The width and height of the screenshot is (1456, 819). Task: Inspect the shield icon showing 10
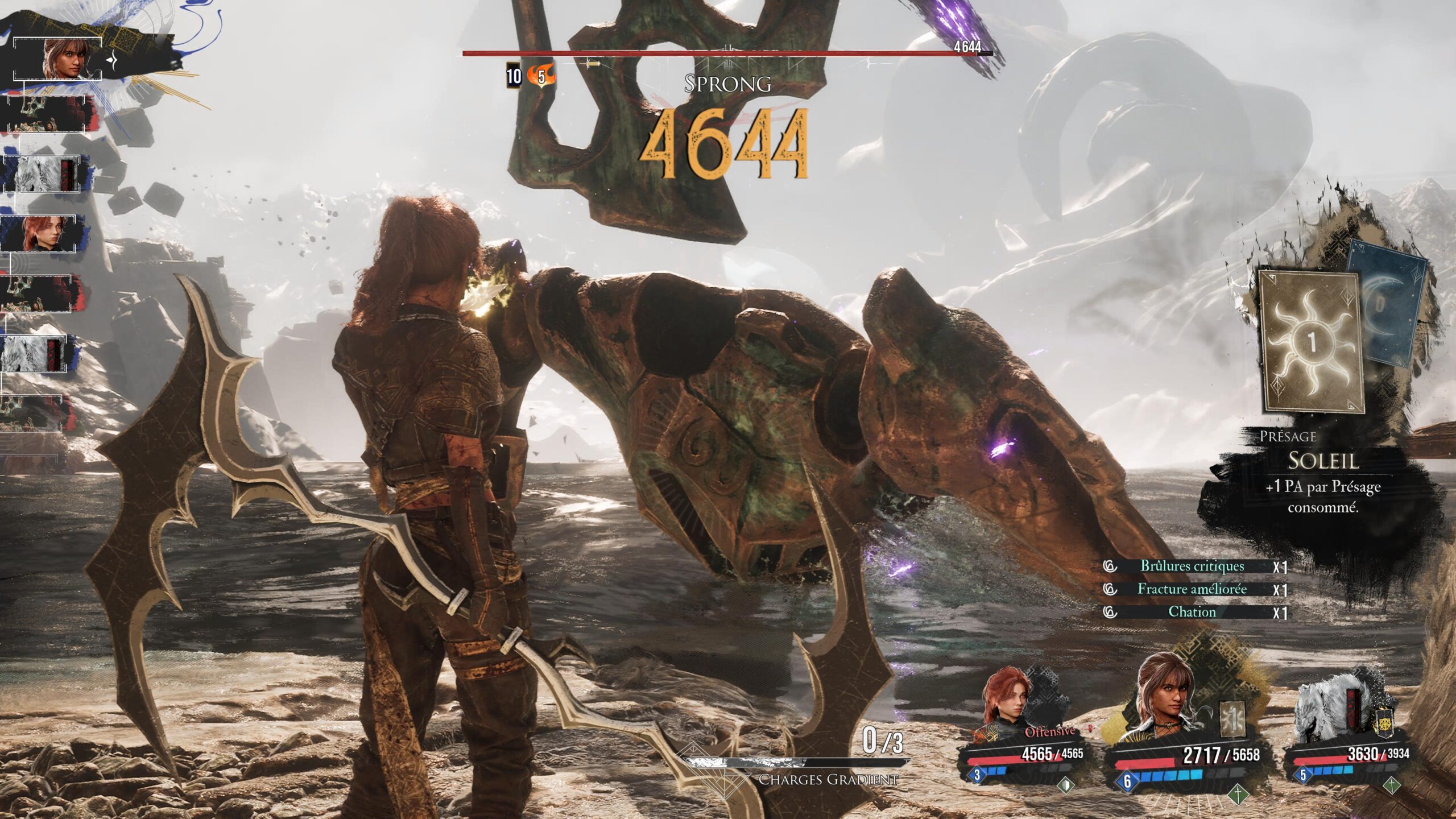coord(514,77)
